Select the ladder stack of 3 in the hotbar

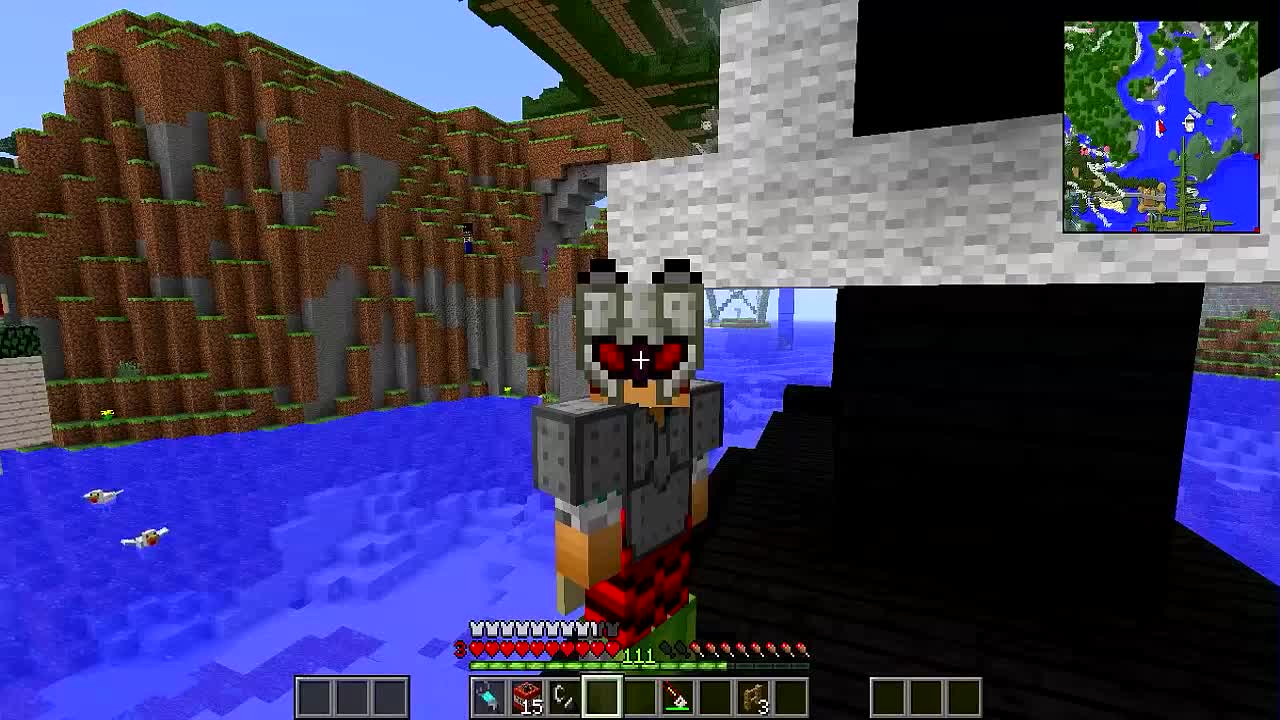(752, 693)
